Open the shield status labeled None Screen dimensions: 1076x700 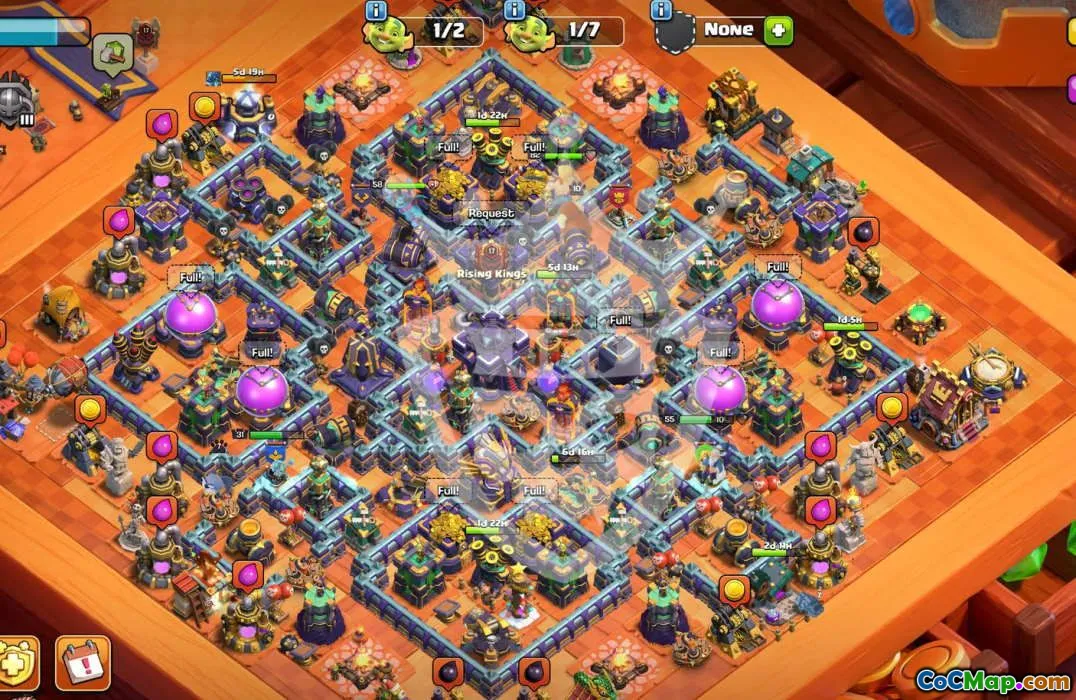click(x=725, y=30)
